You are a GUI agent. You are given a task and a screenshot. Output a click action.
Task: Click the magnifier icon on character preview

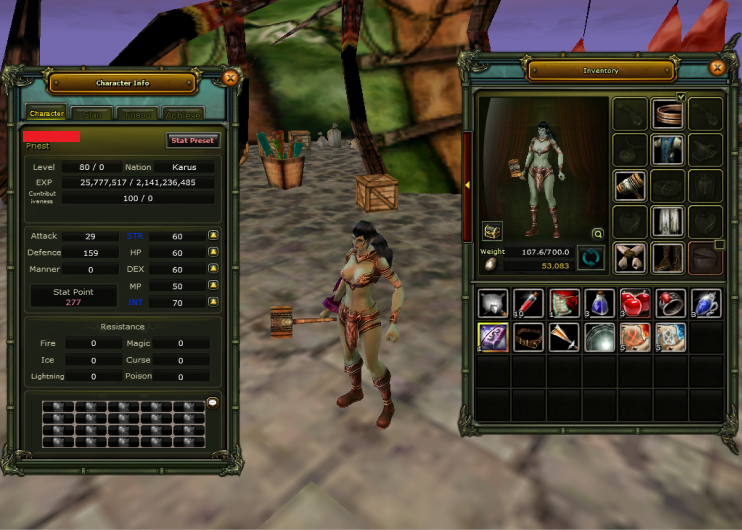[598, 233]
